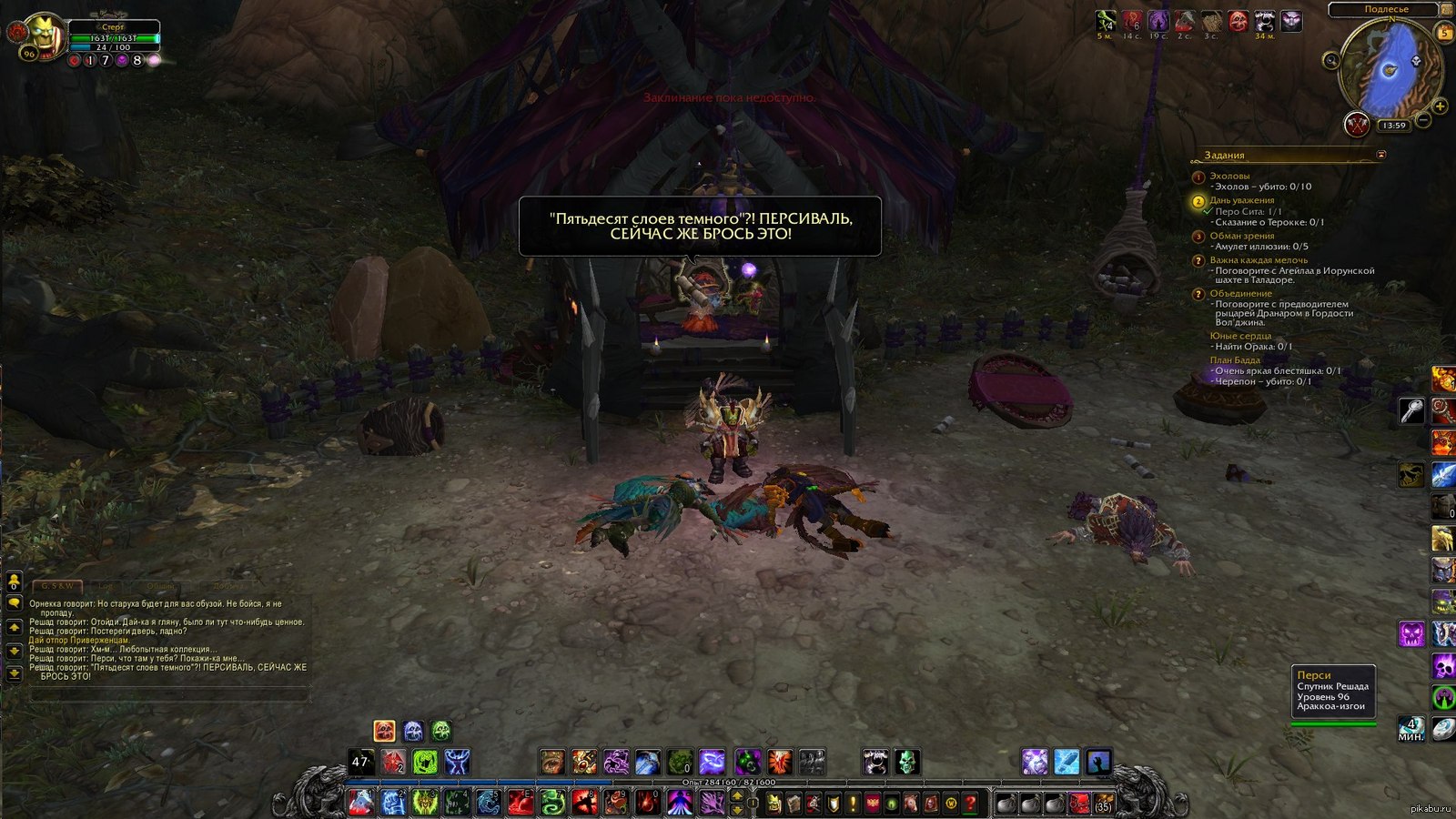The width and height of the screenshot is (1456, 819).
Task: Open the Подлесье zone name button
Action: tap(1386, 9)
